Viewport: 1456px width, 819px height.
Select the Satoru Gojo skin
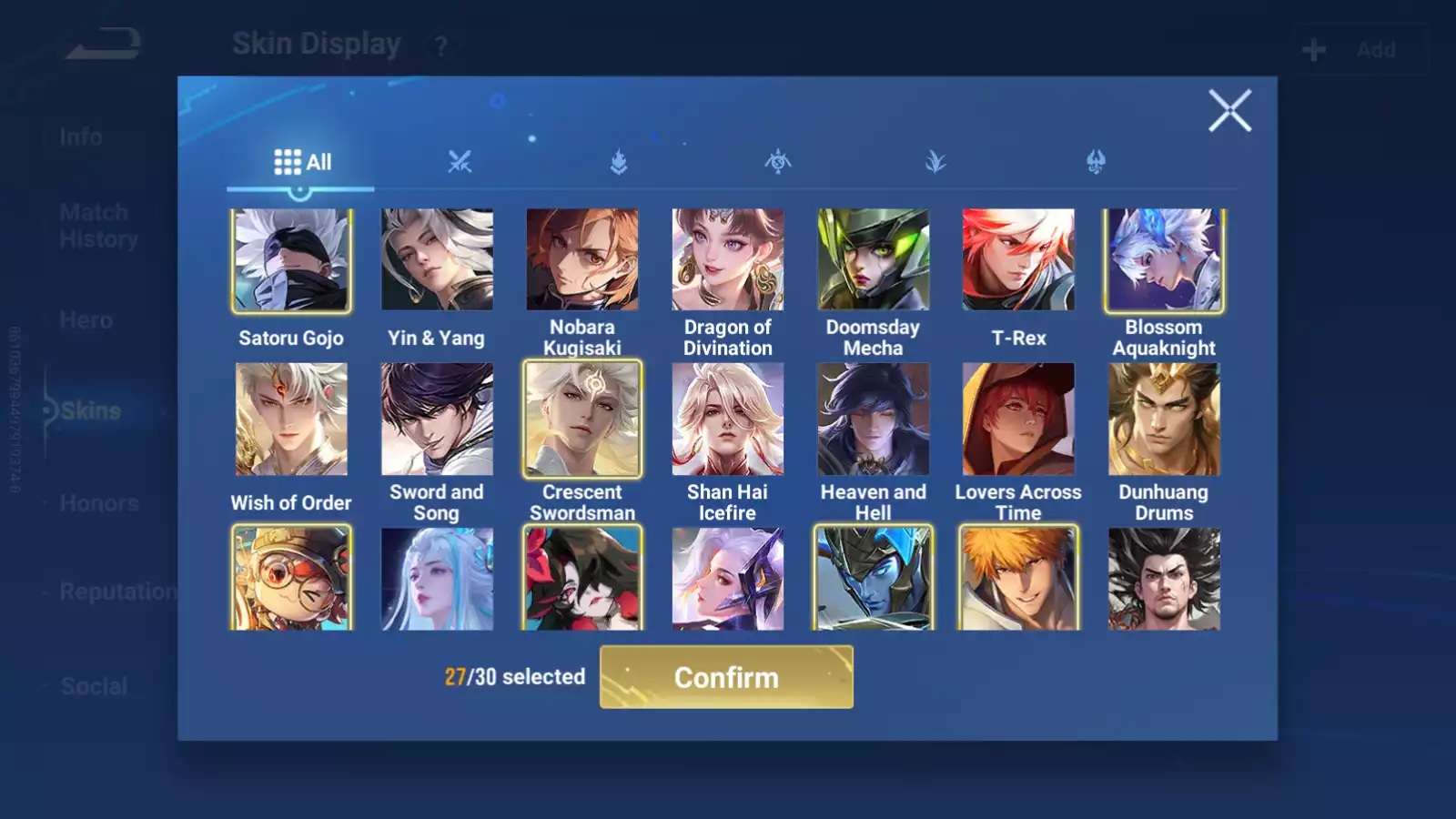click(291, 260)
